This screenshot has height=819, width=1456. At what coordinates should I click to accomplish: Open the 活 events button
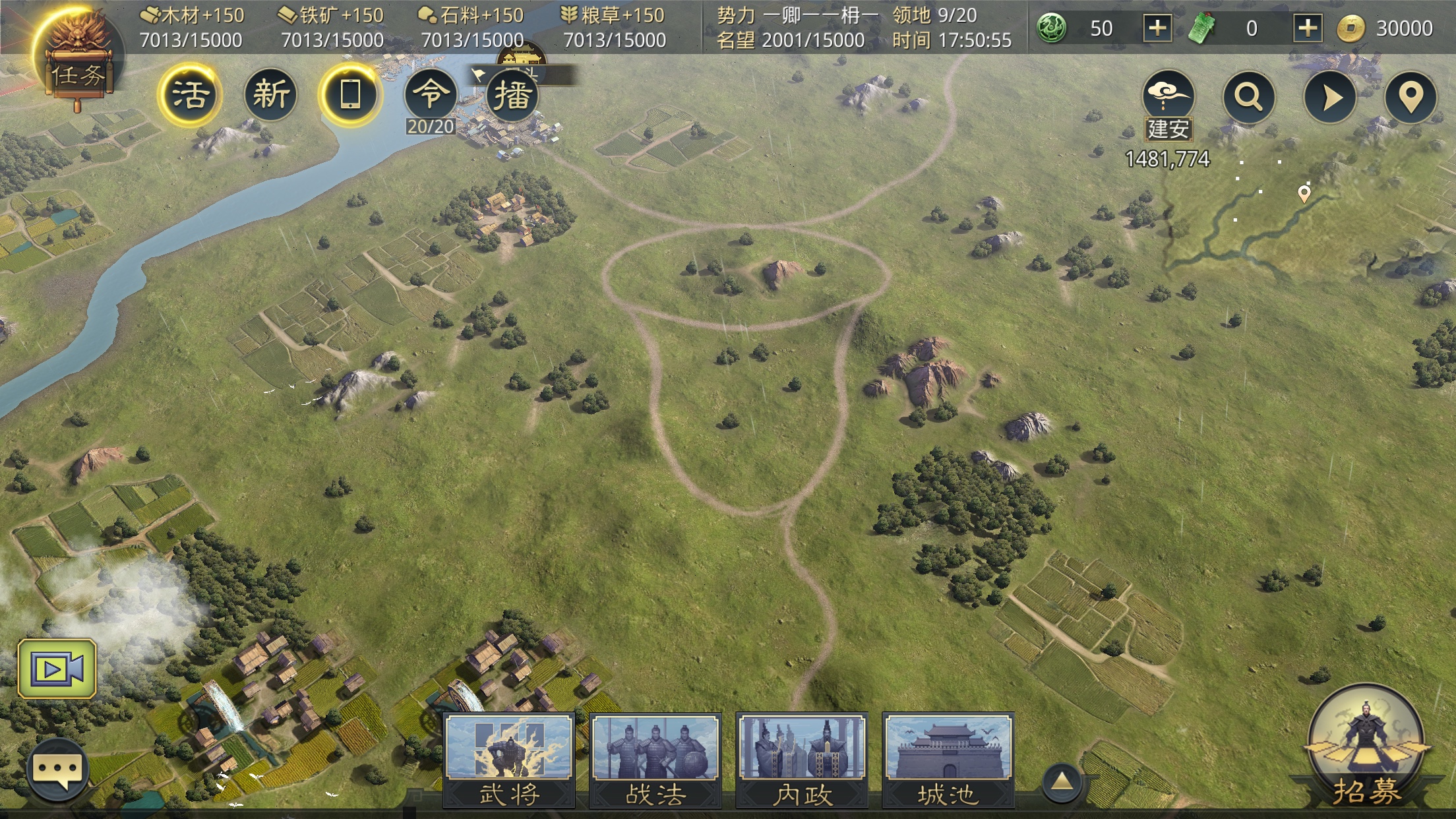190,95
